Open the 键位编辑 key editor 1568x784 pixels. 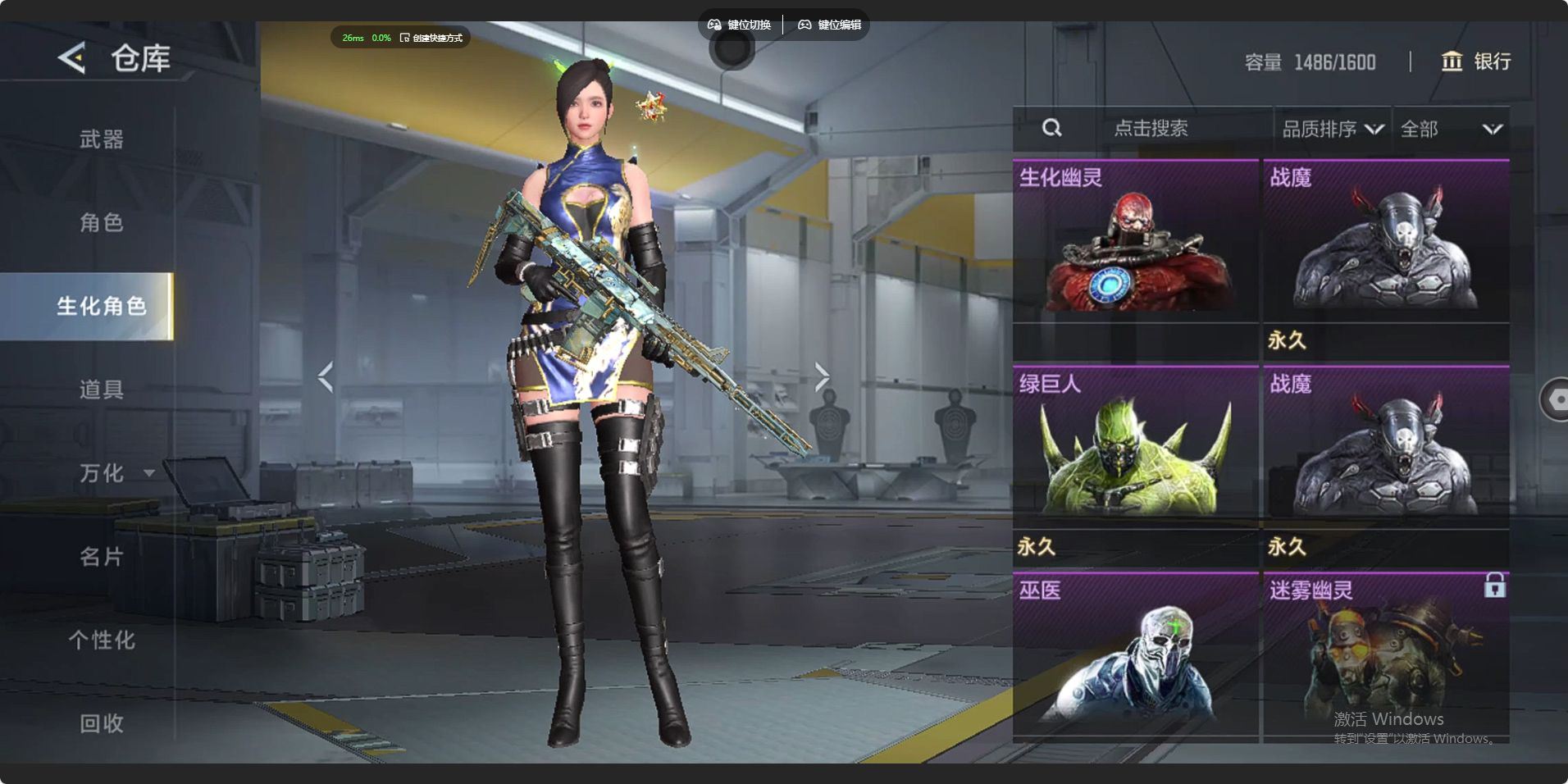click(829, 25)
